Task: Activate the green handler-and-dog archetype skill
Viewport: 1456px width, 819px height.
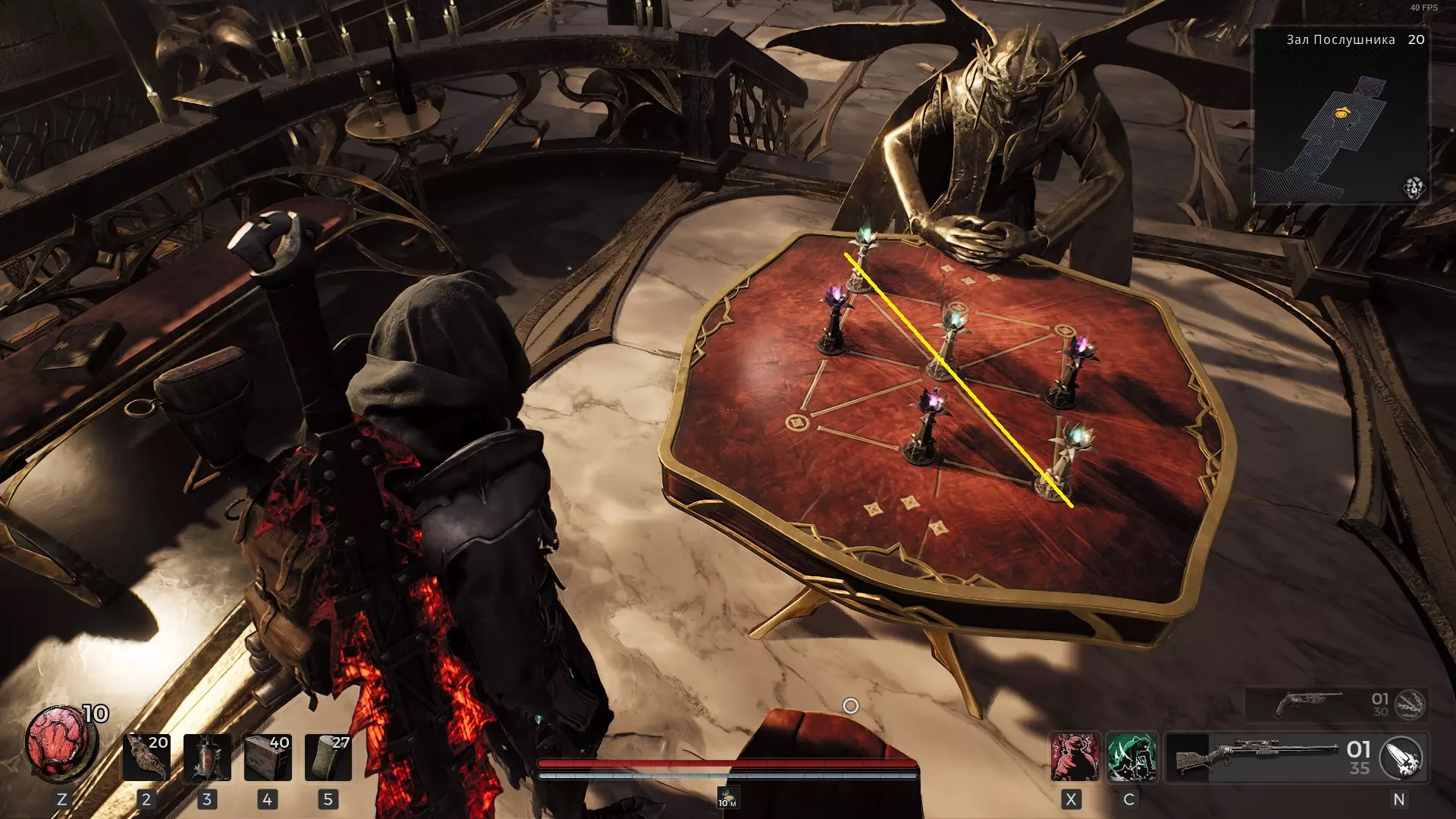Action: coord(1131,757)
